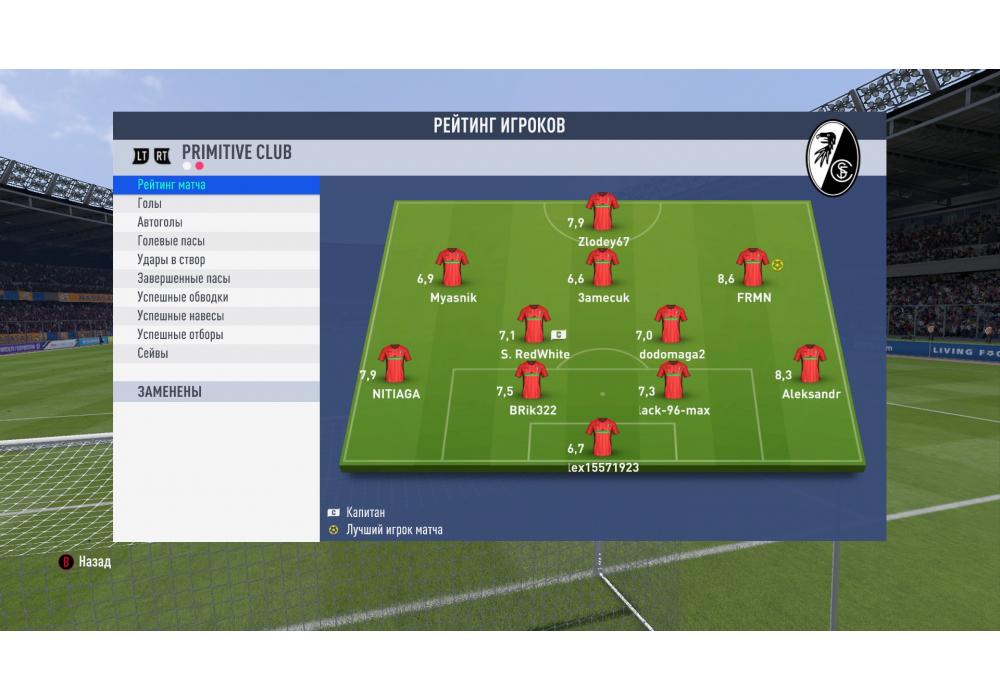Pick striker Zlodey67's shirt
1000x700 pixels.
coord(602,213)
